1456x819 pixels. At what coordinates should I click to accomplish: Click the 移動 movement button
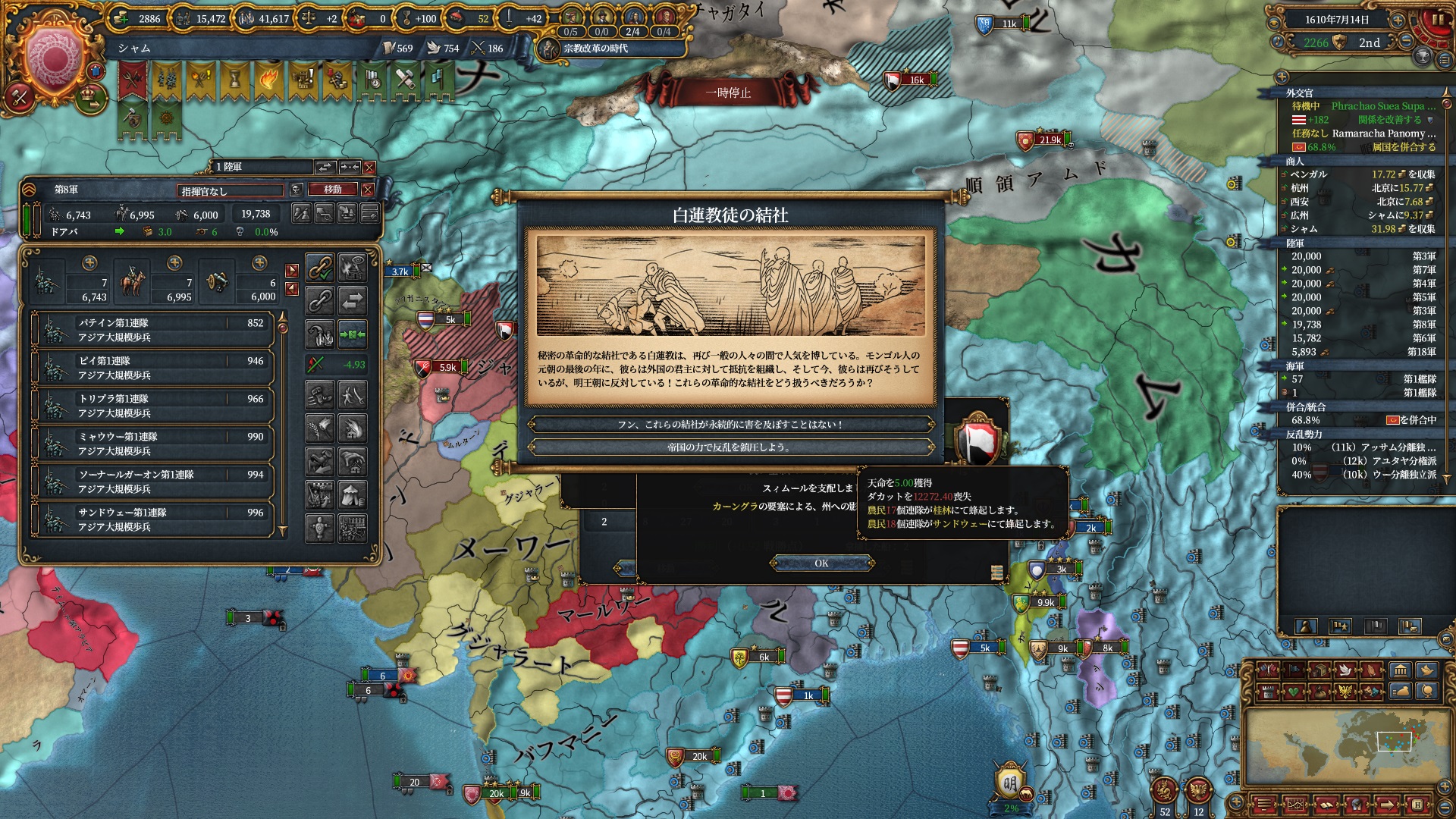click(x=333, y=190)
